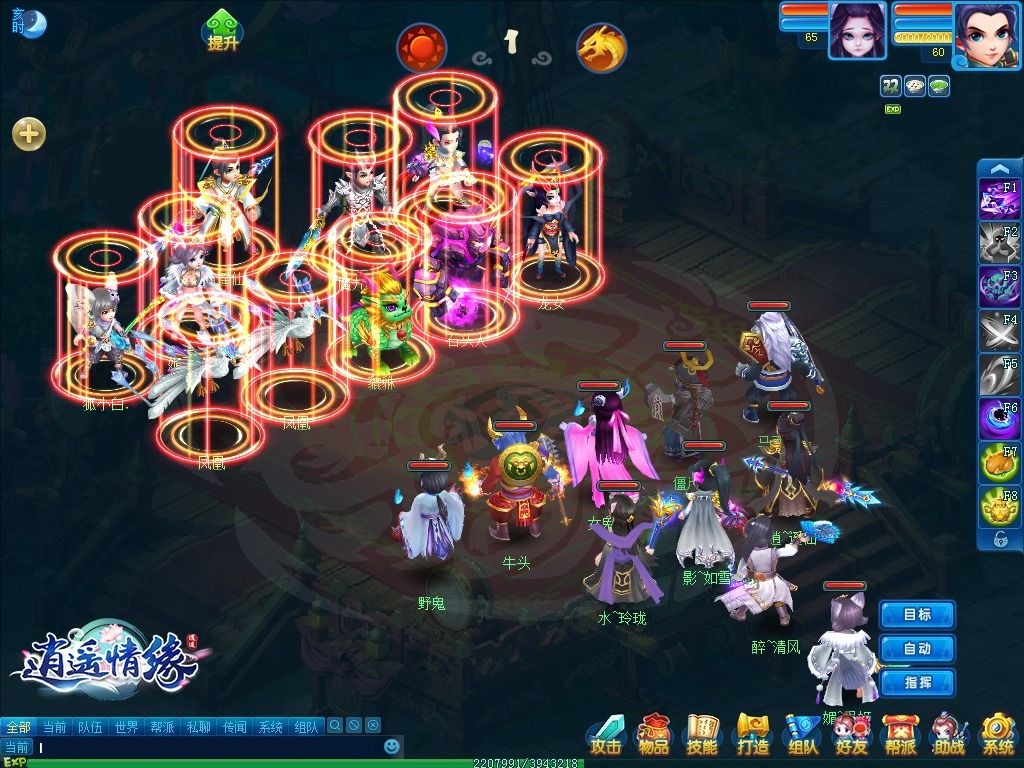The height and width of the screenshot is (768, 1024).
Task: Switch chat to the 私聊 private tab
Action: coord(198,727)
